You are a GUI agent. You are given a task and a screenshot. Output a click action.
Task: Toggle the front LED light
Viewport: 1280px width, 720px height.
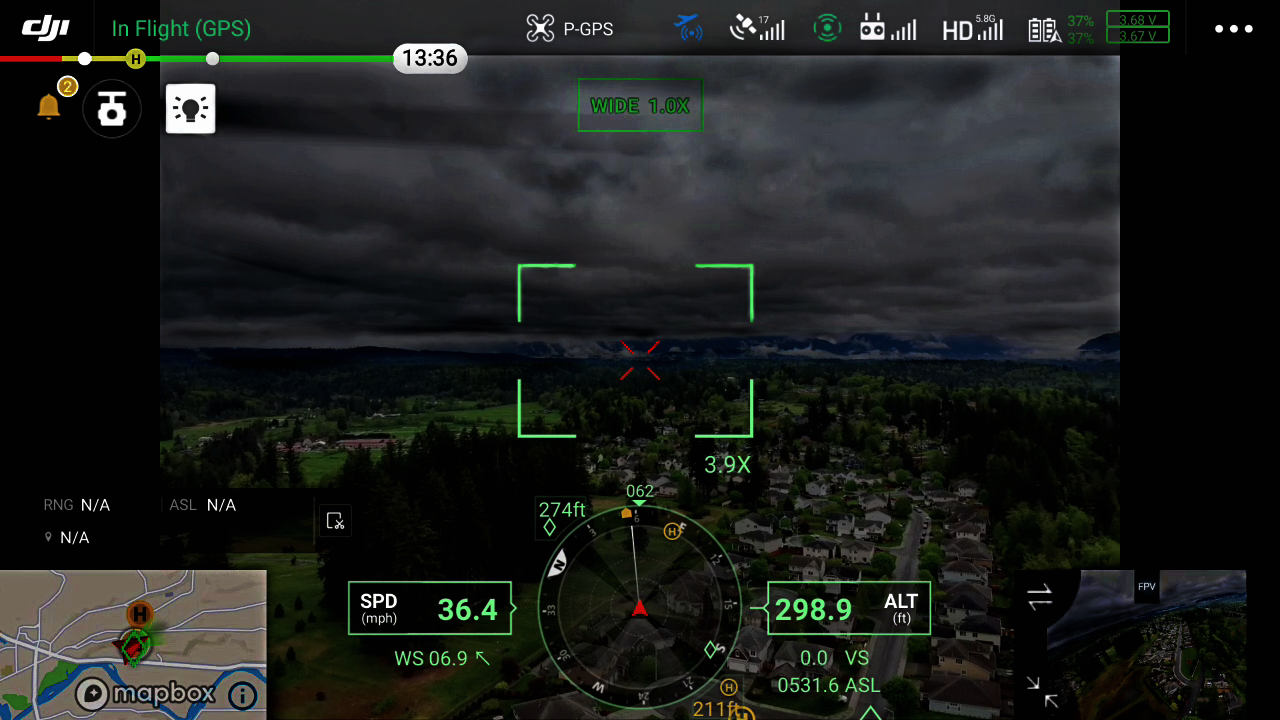[190, 108]
